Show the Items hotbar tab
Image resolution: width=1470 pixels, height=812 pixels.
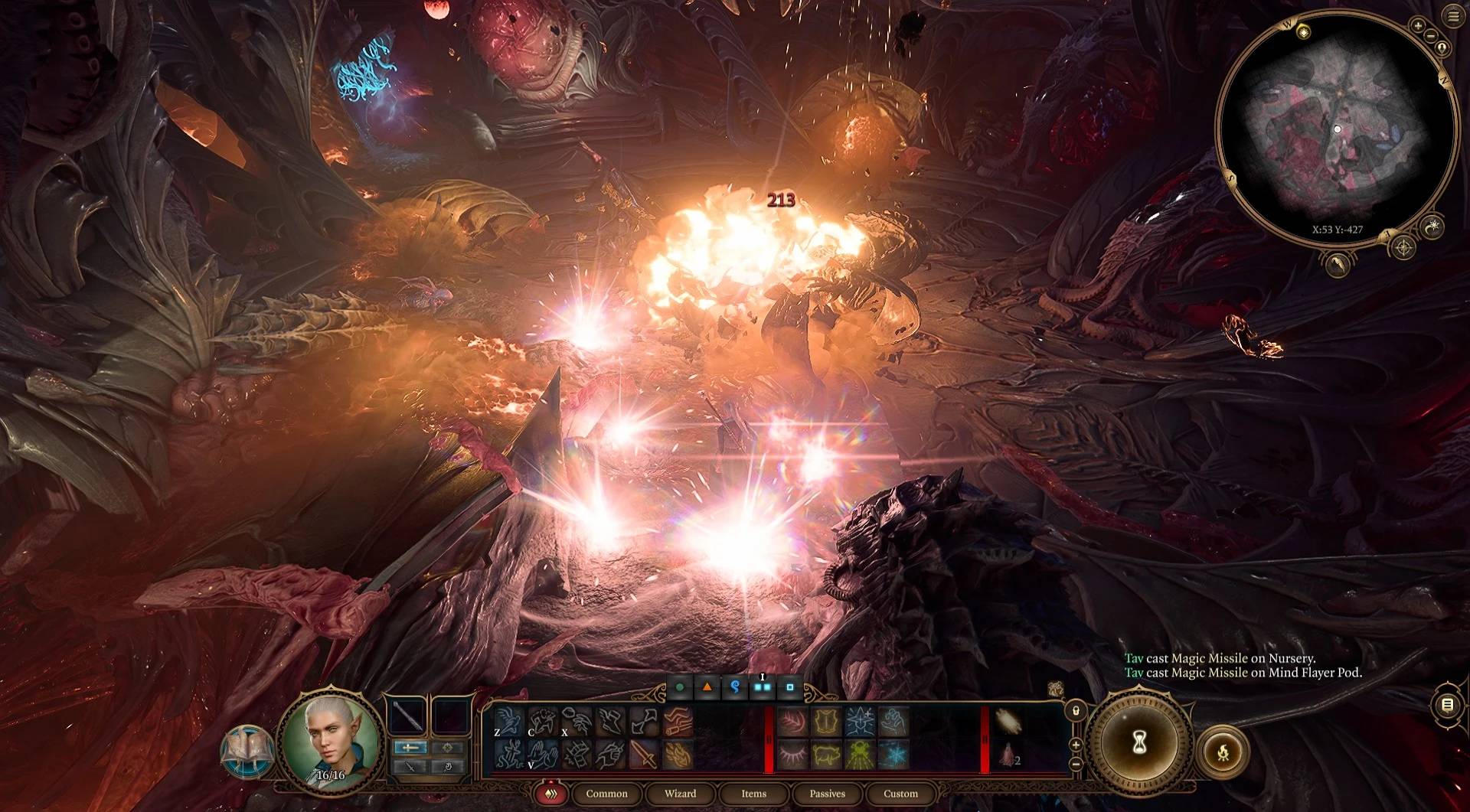click(753, 794)
